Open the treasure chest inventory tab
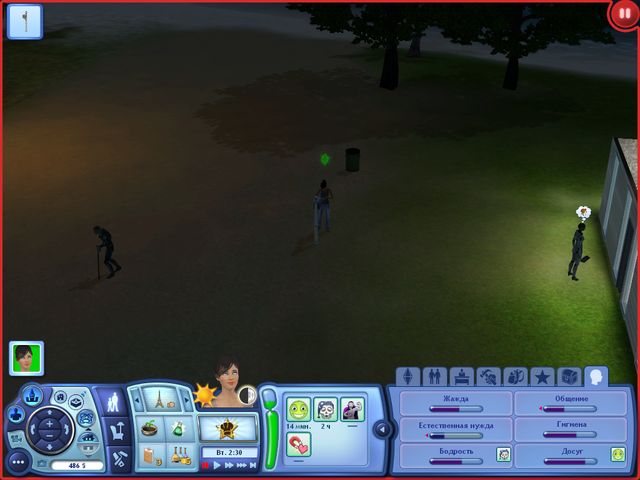 click(569, 377)
